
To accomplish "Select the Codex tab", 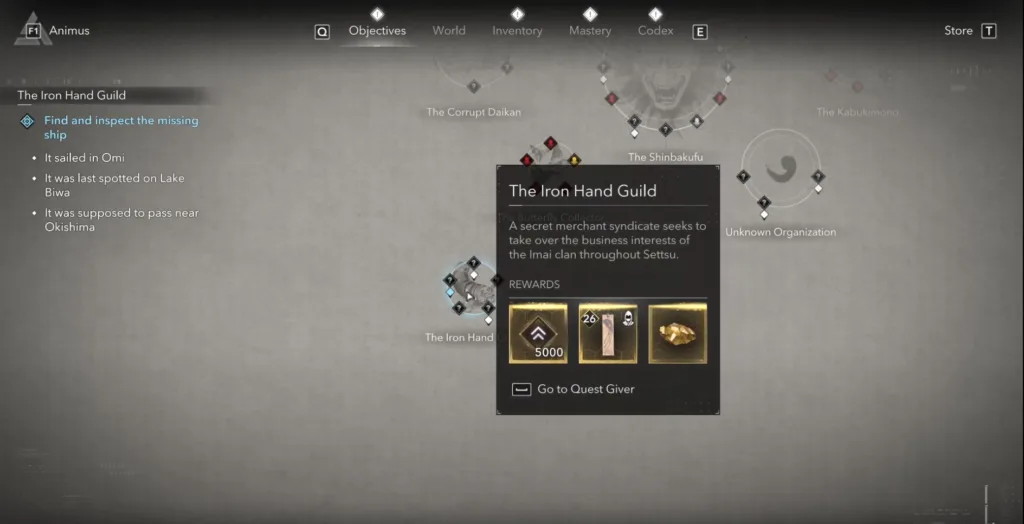I will pyautogui.click(x=655, y=31).
